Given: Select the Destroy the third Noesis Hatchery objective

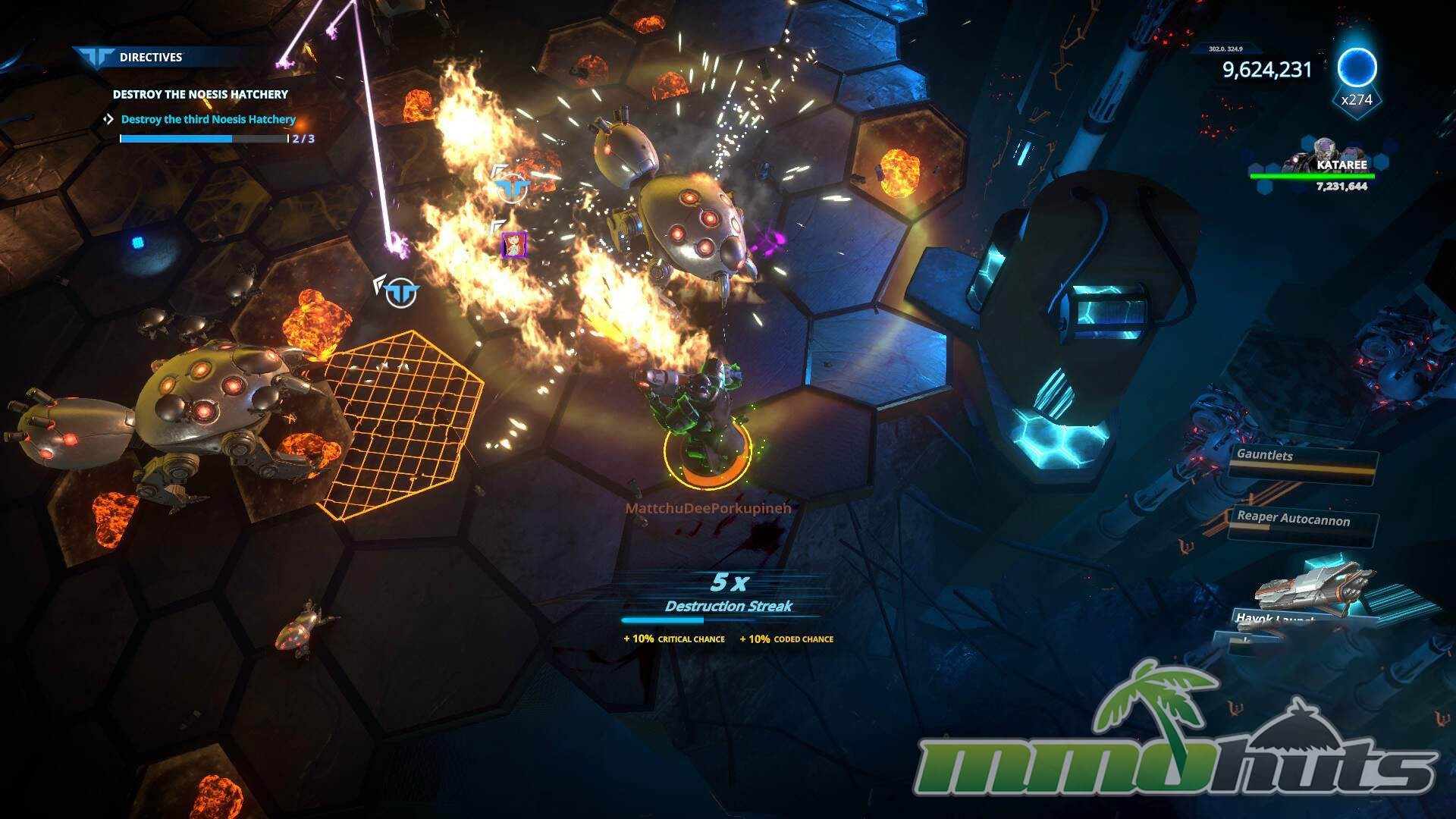Looking at the screenshot, I should tap(208, 119).
